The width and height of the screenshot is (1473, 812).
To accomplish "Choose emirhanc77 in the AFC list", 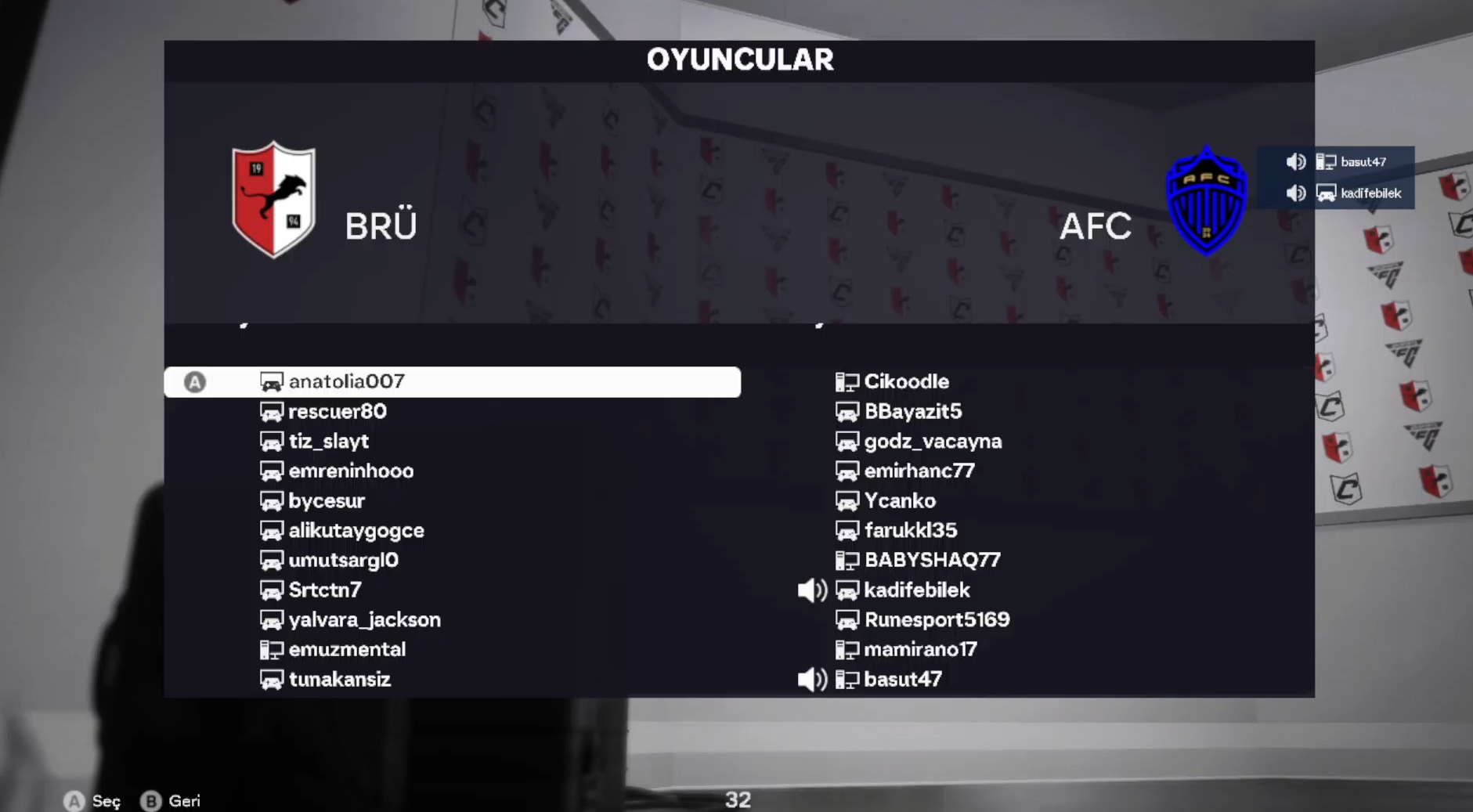I will (919, 471).
